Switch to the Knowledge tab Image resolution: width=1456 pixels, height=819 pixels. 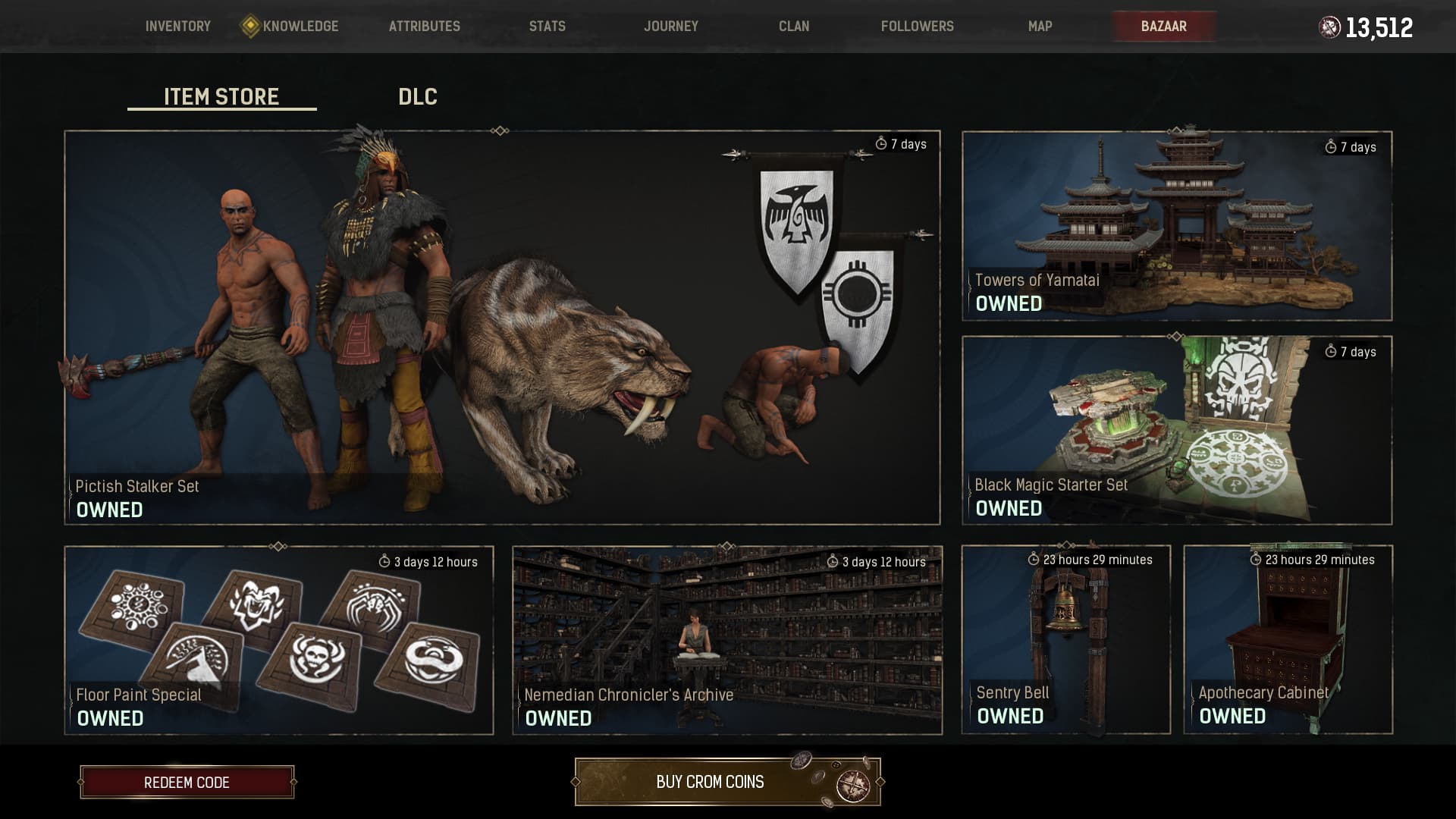[x=300, y=27]
